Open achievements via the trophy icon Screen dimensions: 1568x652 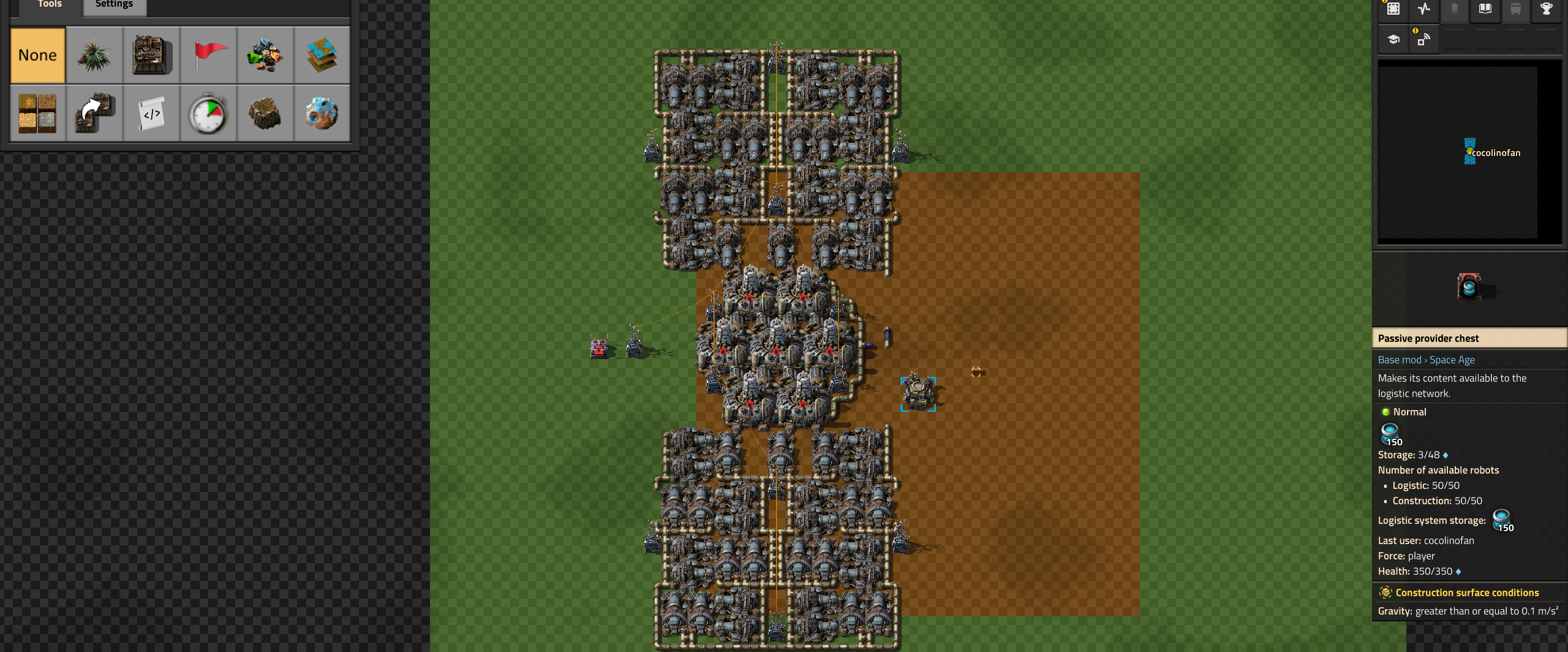(1546, 10)
